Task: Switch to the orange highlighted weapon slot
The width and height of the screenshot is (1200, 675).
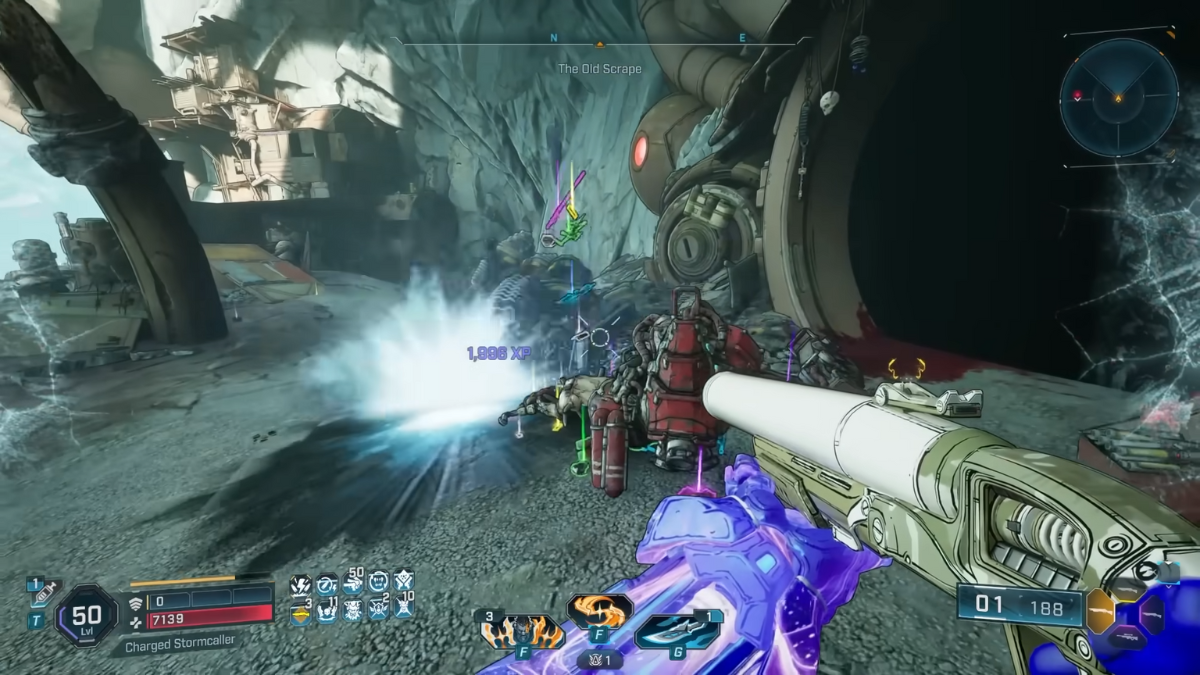Action: (1100, 609)
